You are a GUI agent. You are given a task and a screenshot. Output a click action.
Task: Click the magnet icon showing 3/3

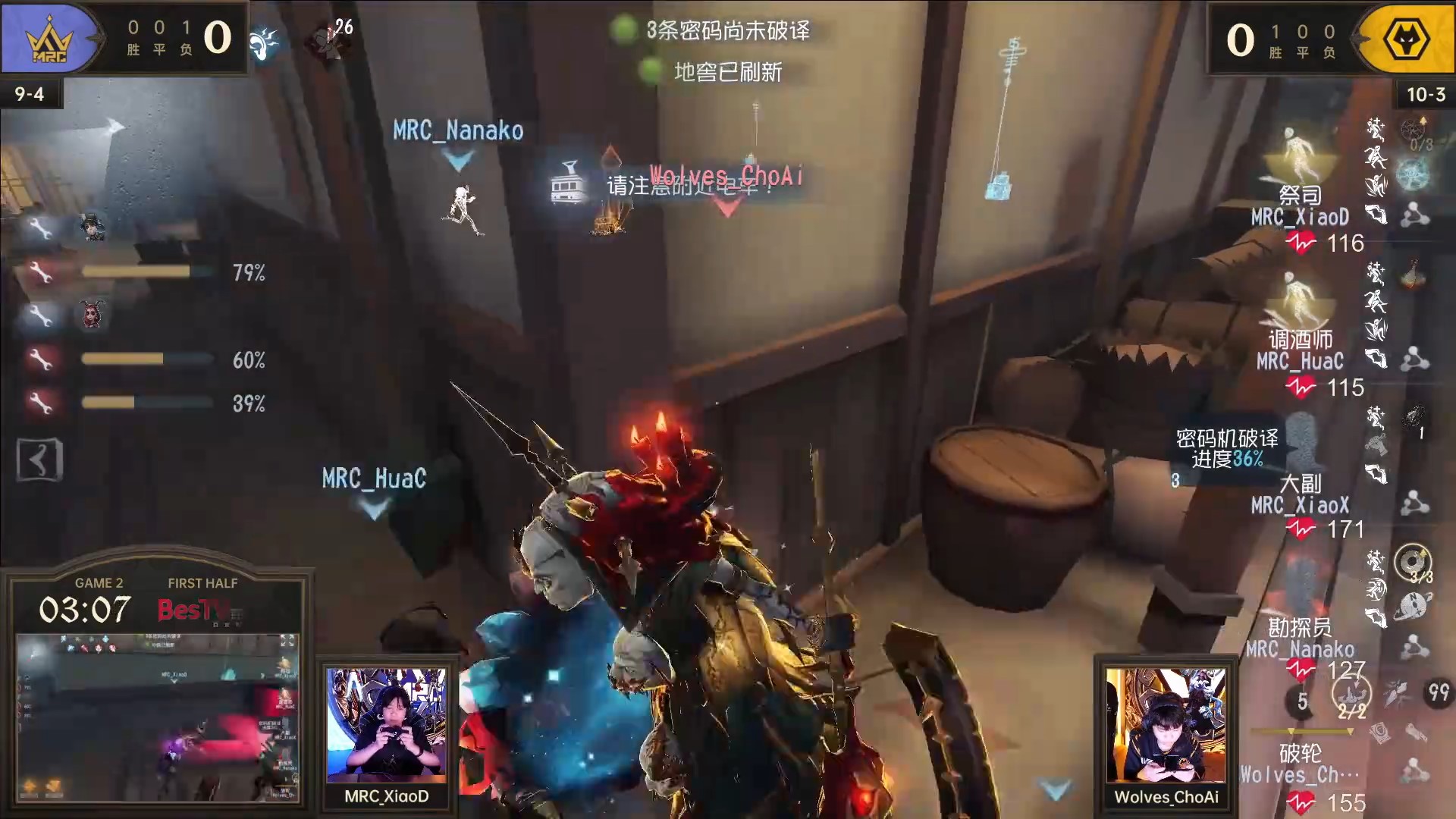(x=1414, y=563)
